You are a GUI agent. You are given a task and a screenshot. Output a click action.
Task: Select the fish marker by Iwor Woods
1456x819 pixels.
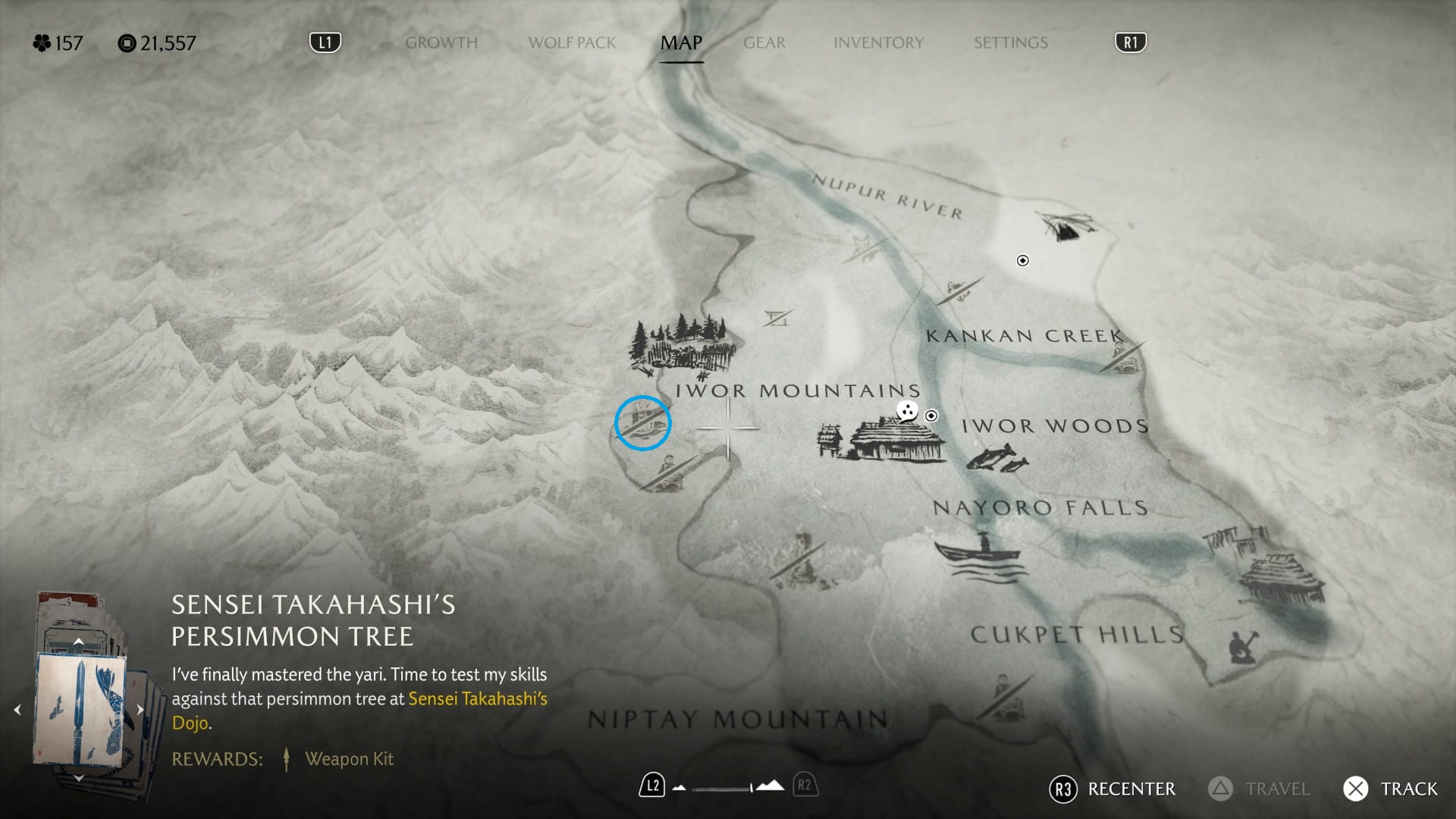[x=996, y=459]
